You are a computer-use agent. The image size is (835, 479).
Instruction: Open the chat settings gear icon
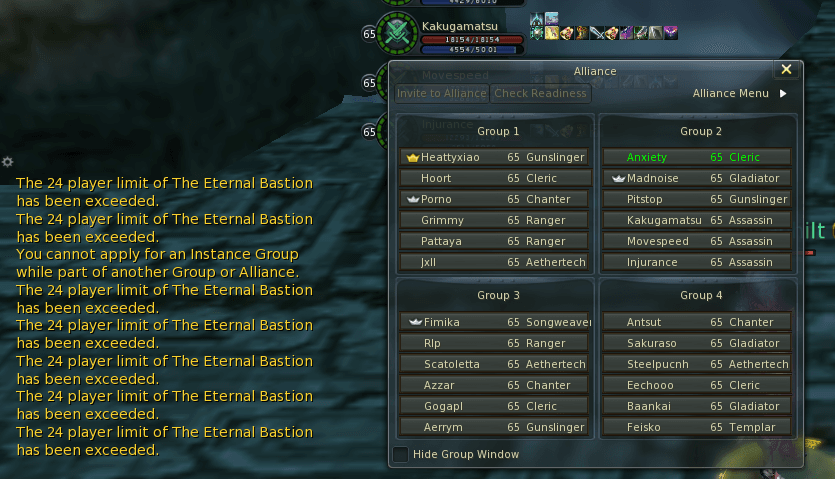pyautogui.click(x=7, y=161)
